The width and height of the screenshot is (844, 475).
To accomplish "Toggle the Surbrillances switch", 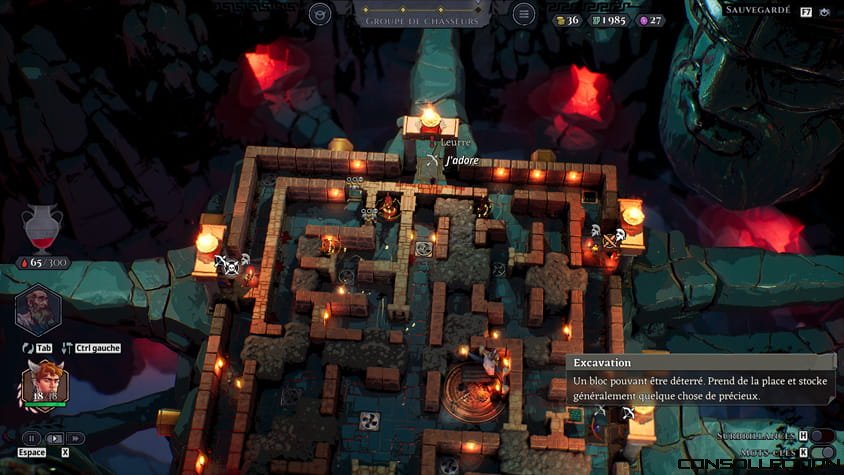I will [x=822, y=436].
